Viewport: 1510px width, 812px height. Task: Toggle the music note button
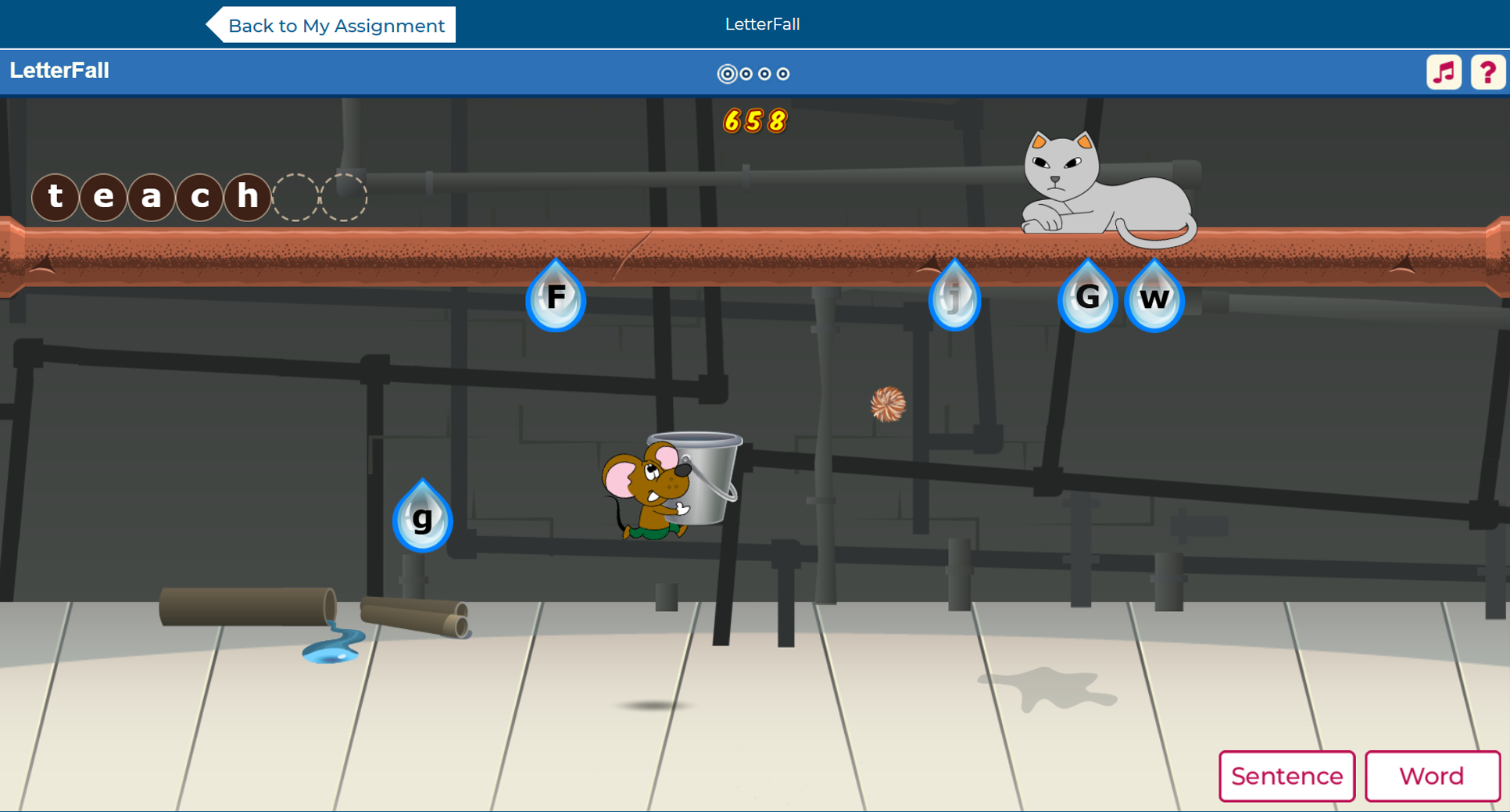pos(1444,73)
